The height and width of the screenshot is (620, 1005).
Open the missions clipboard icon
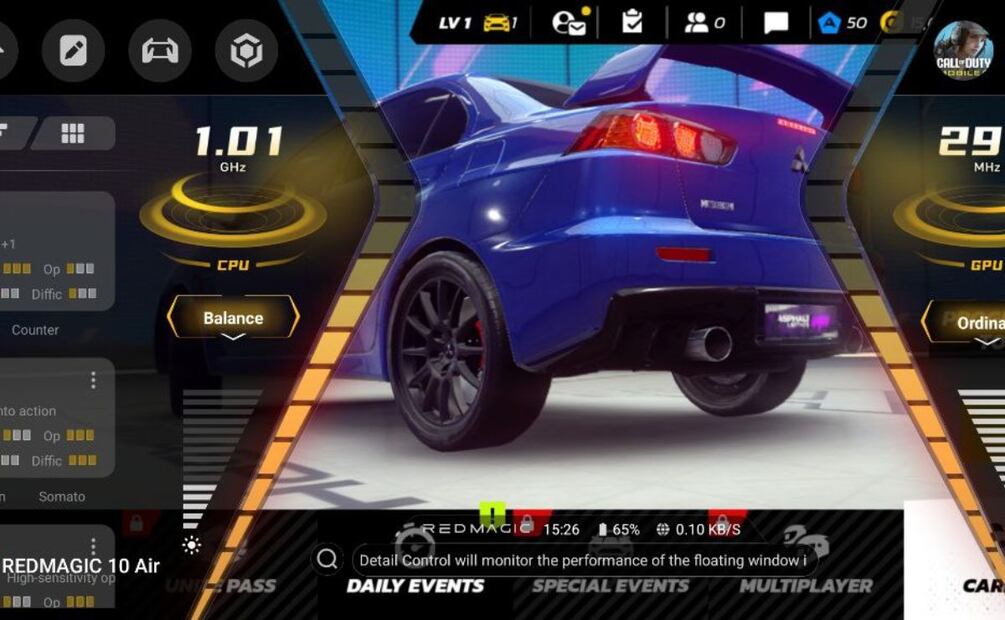click(x=632, y=22)
